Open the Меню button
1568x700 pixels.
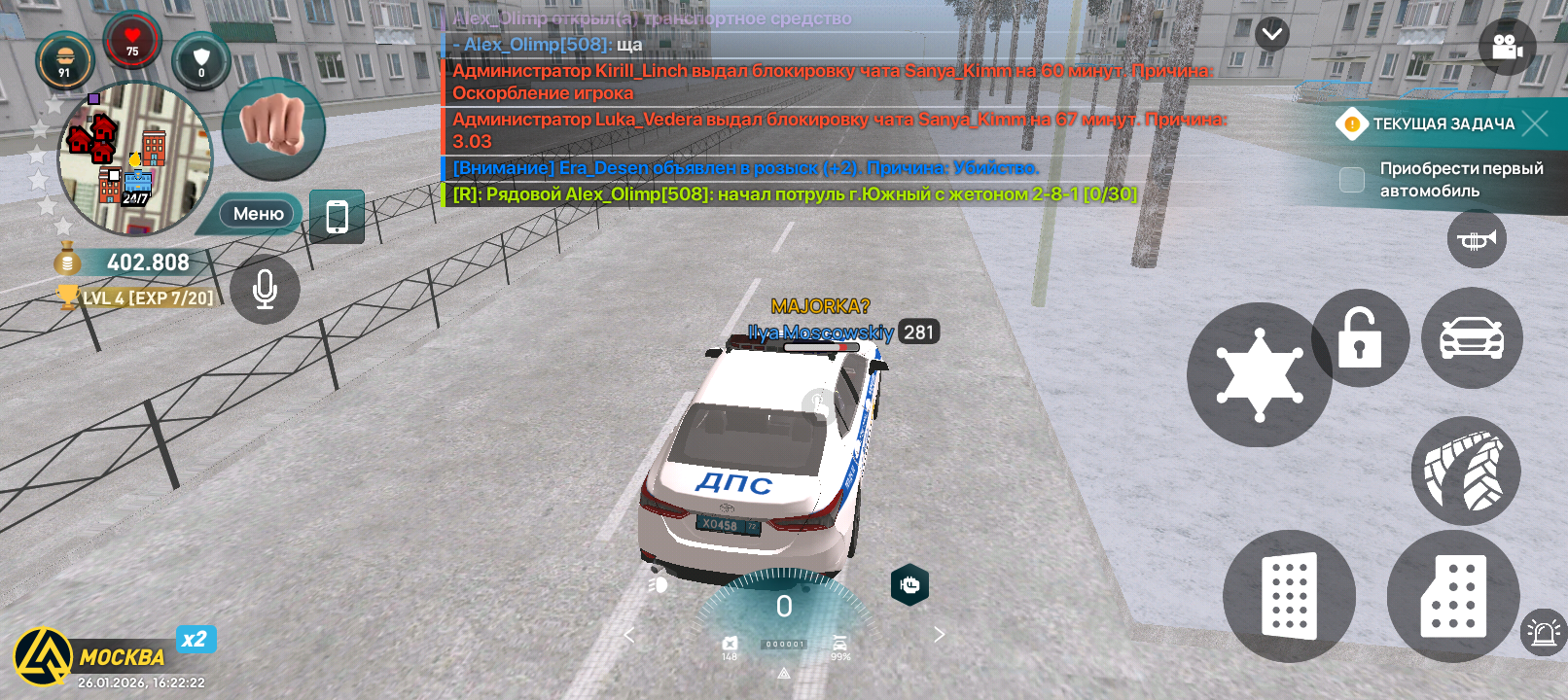258,214
